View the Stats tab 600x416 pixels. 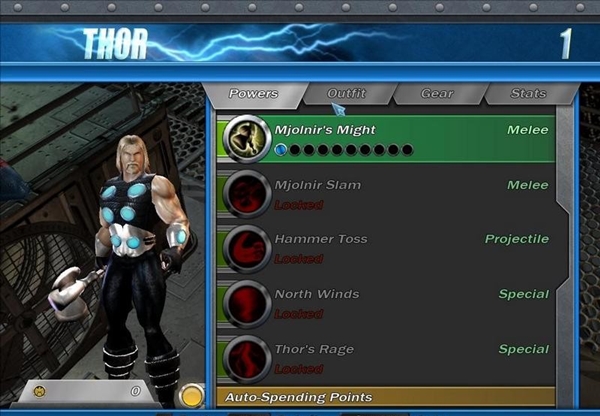tap(528, 94)
